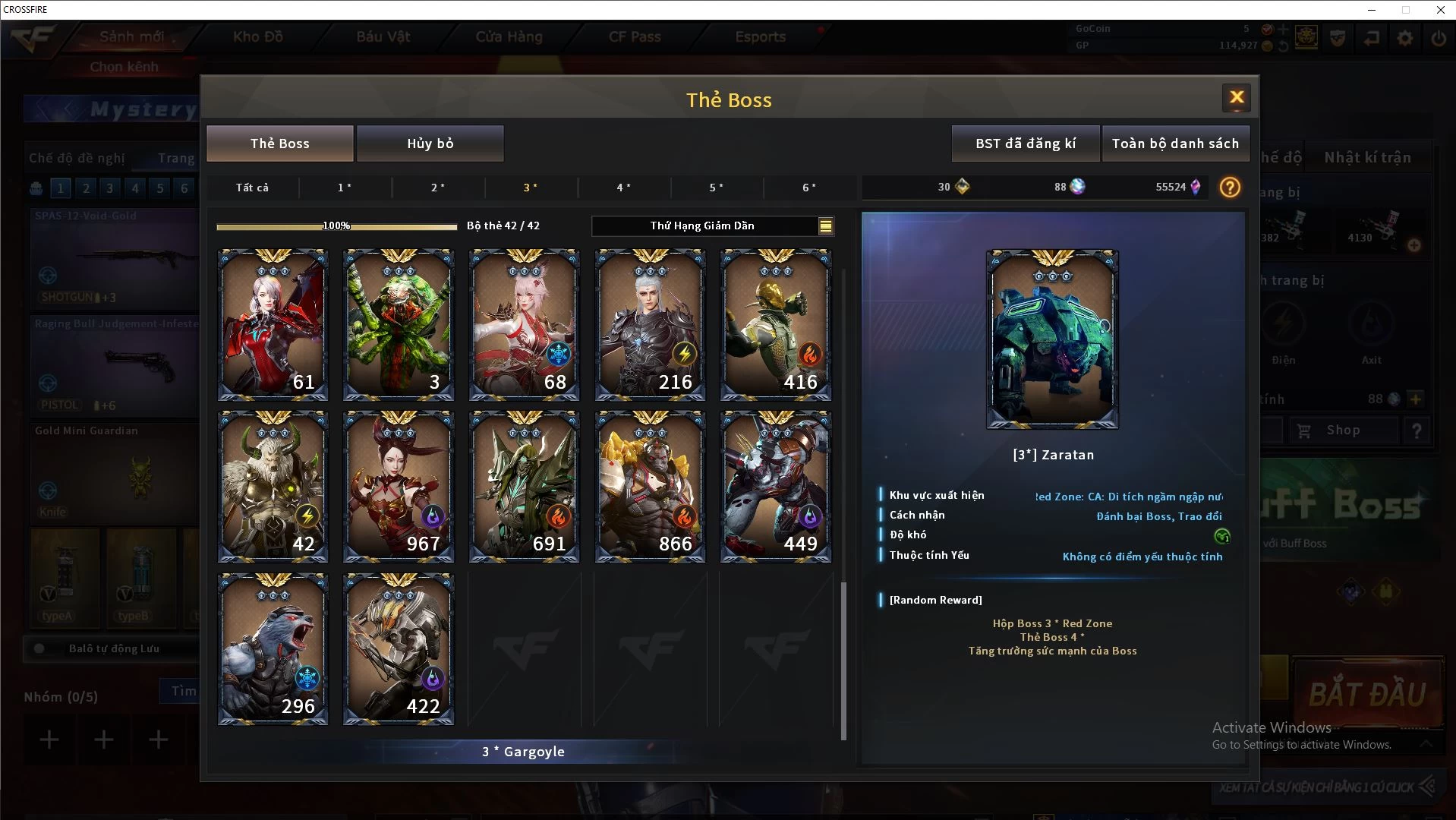Pick the boss card numbered 866
The image size is (1456, 820).
tap(650, 487)
